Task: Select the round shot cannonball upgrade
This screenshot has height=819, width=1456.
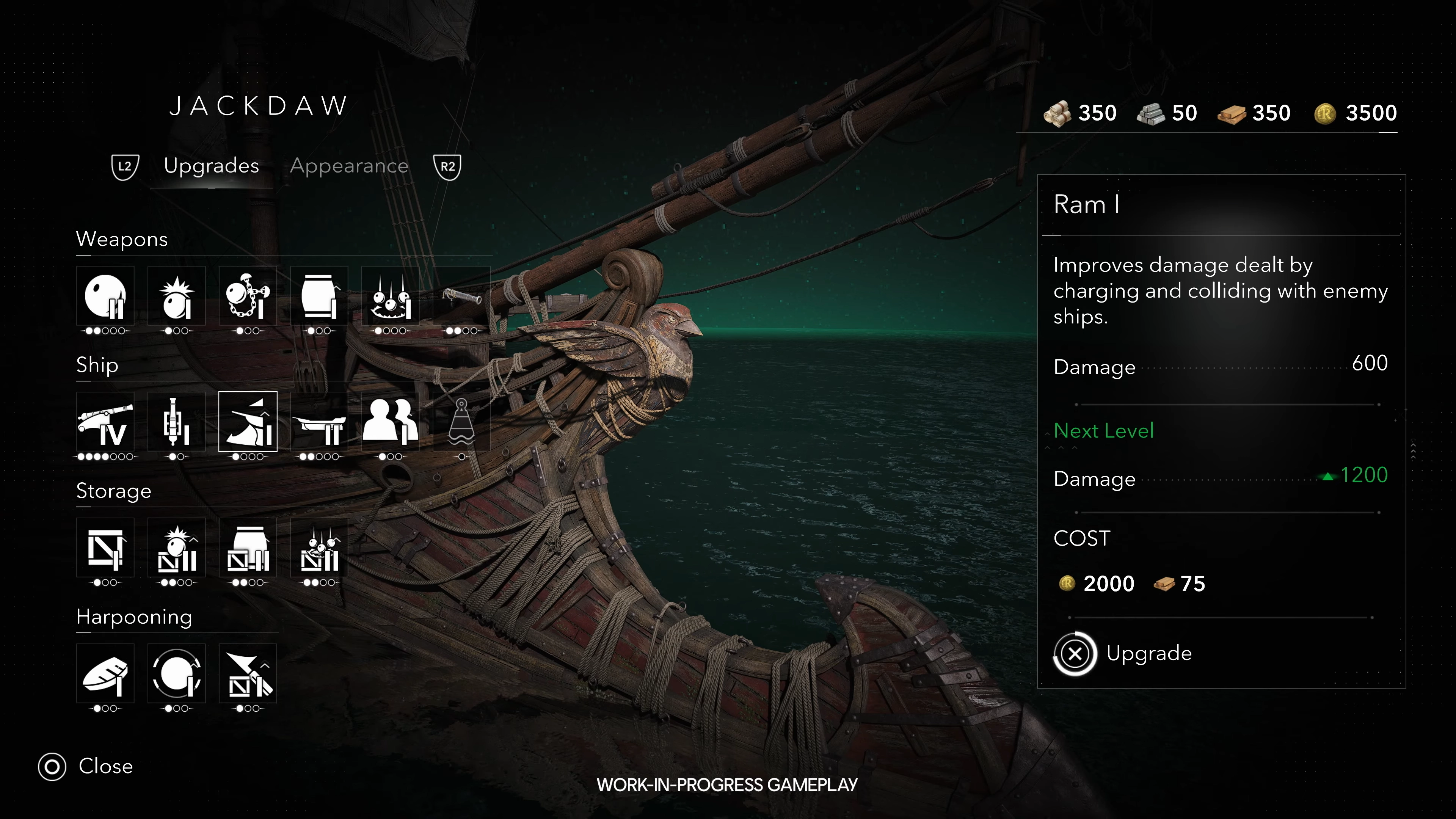Action: pyautogui.click(x=106, y=296)
